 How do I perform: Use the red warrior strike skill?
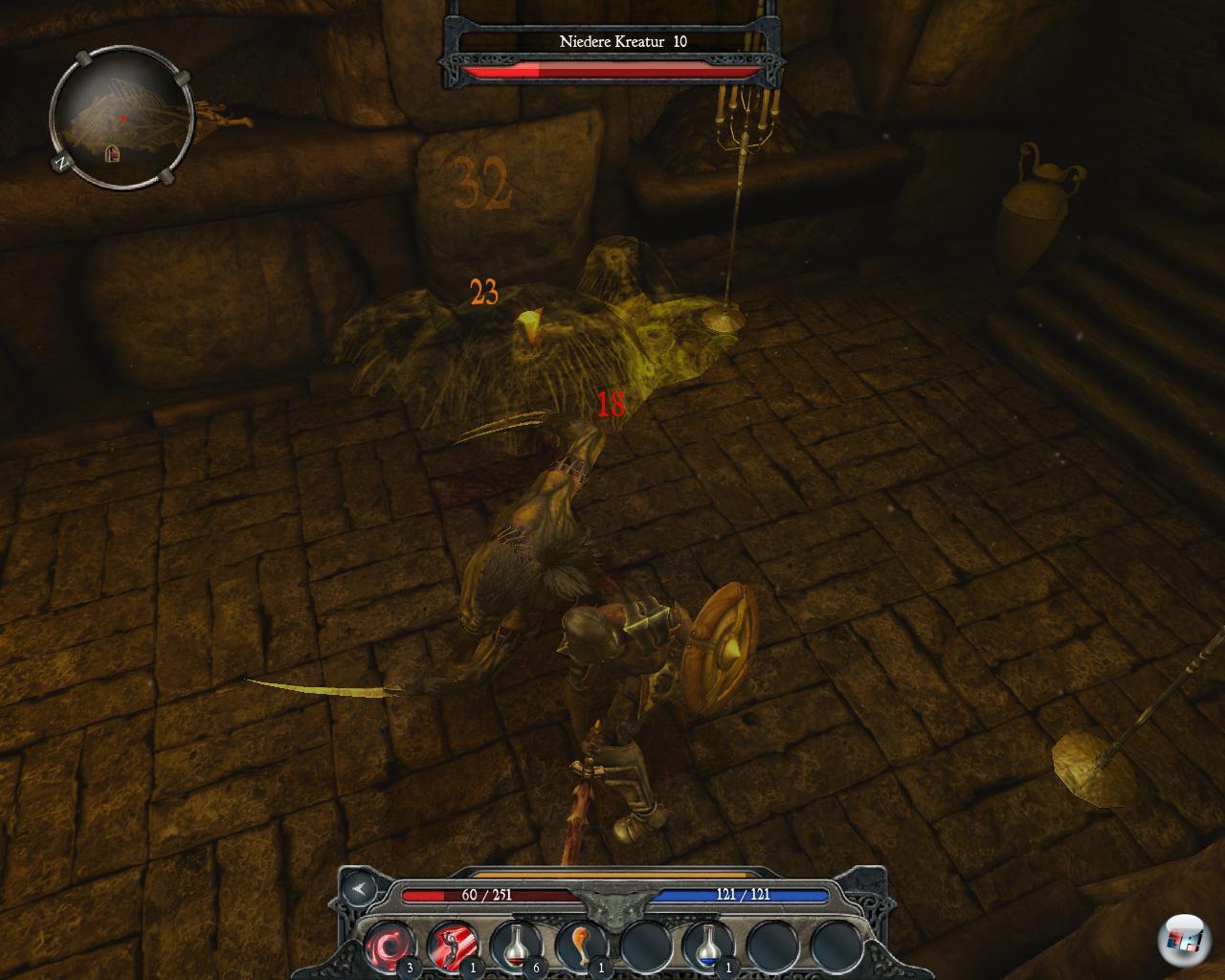tap(453, 946)
